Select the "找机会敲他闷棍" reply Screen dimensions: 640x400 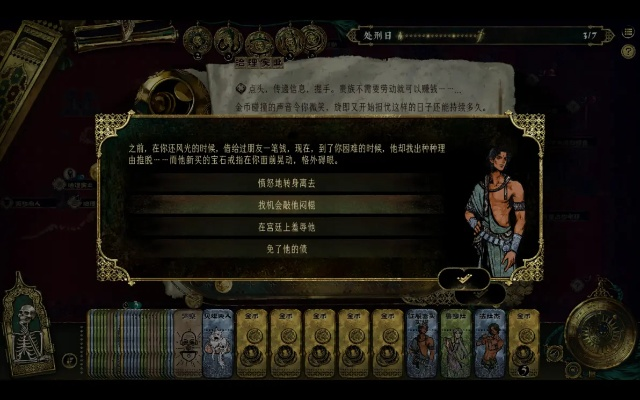(288, 205)
